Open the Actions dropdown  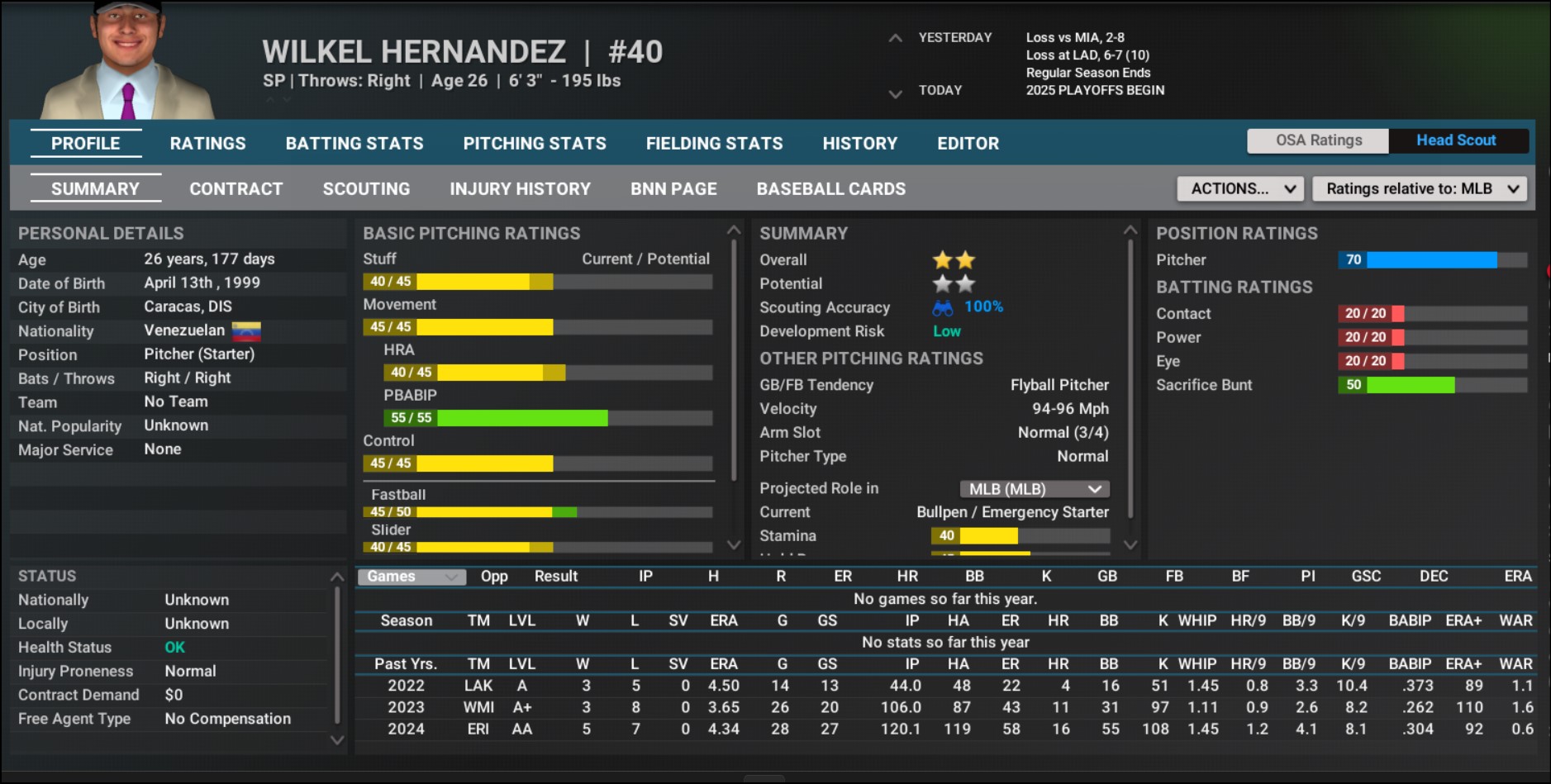coord(1240,188)
